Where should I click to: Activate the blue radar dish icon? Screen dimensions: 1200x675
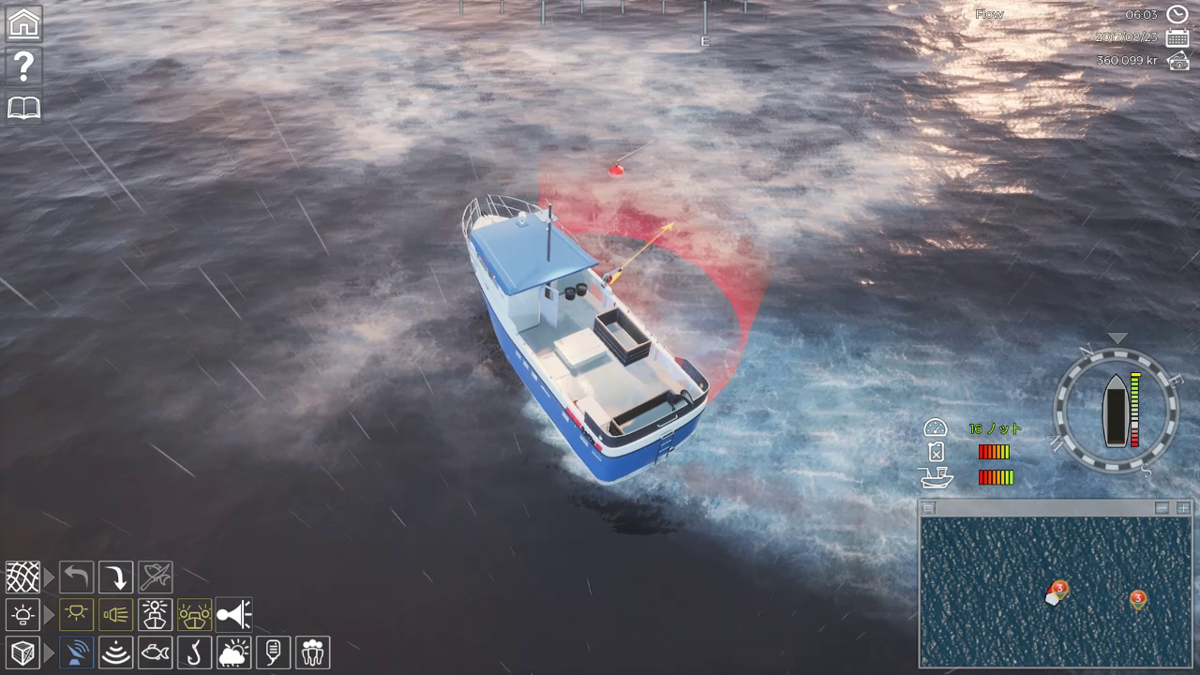76,653
